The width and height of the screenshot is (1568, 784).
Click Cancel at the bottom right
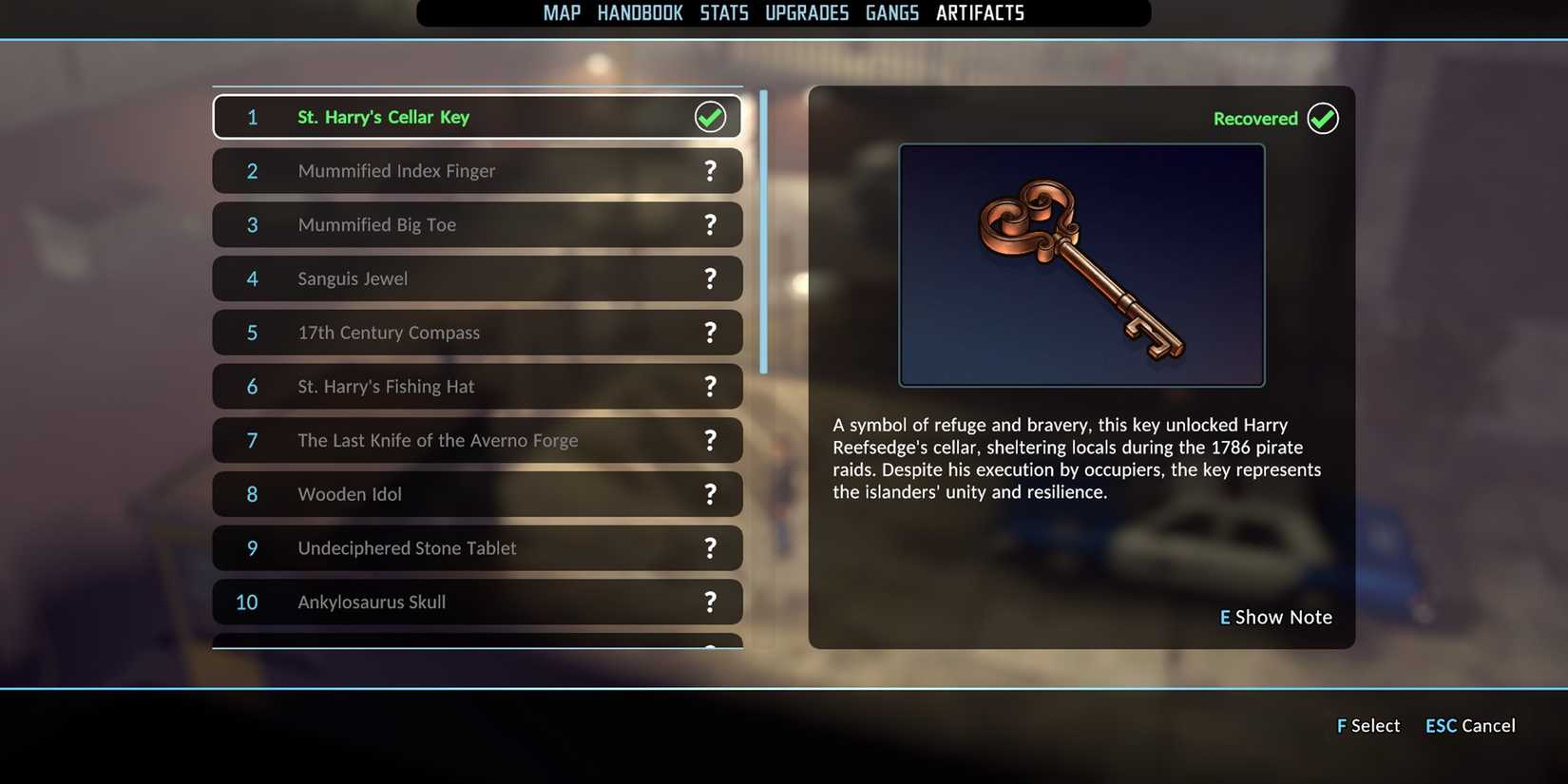click(1469, 725)
